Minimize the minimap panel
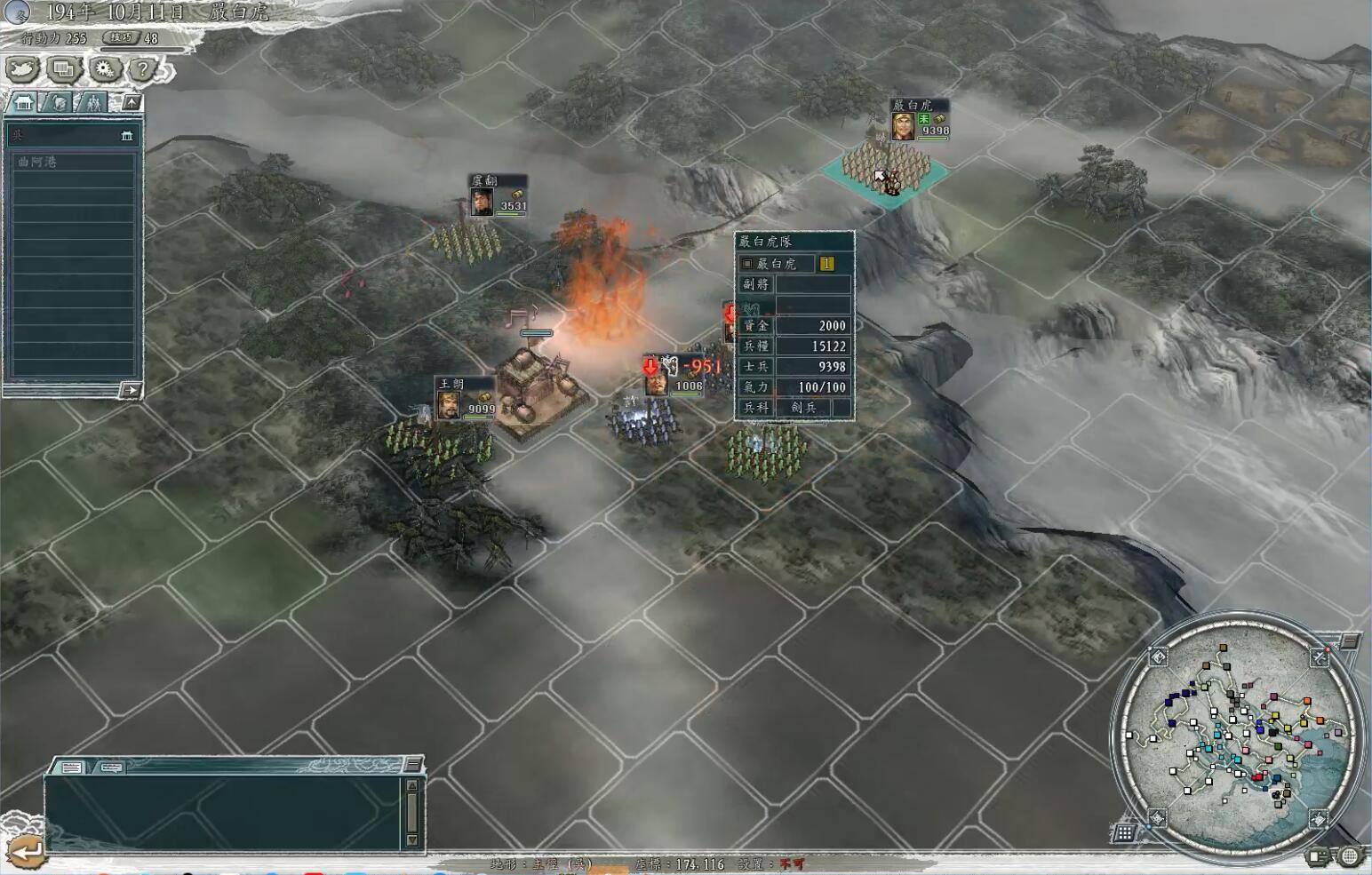 click(1350, 640)
